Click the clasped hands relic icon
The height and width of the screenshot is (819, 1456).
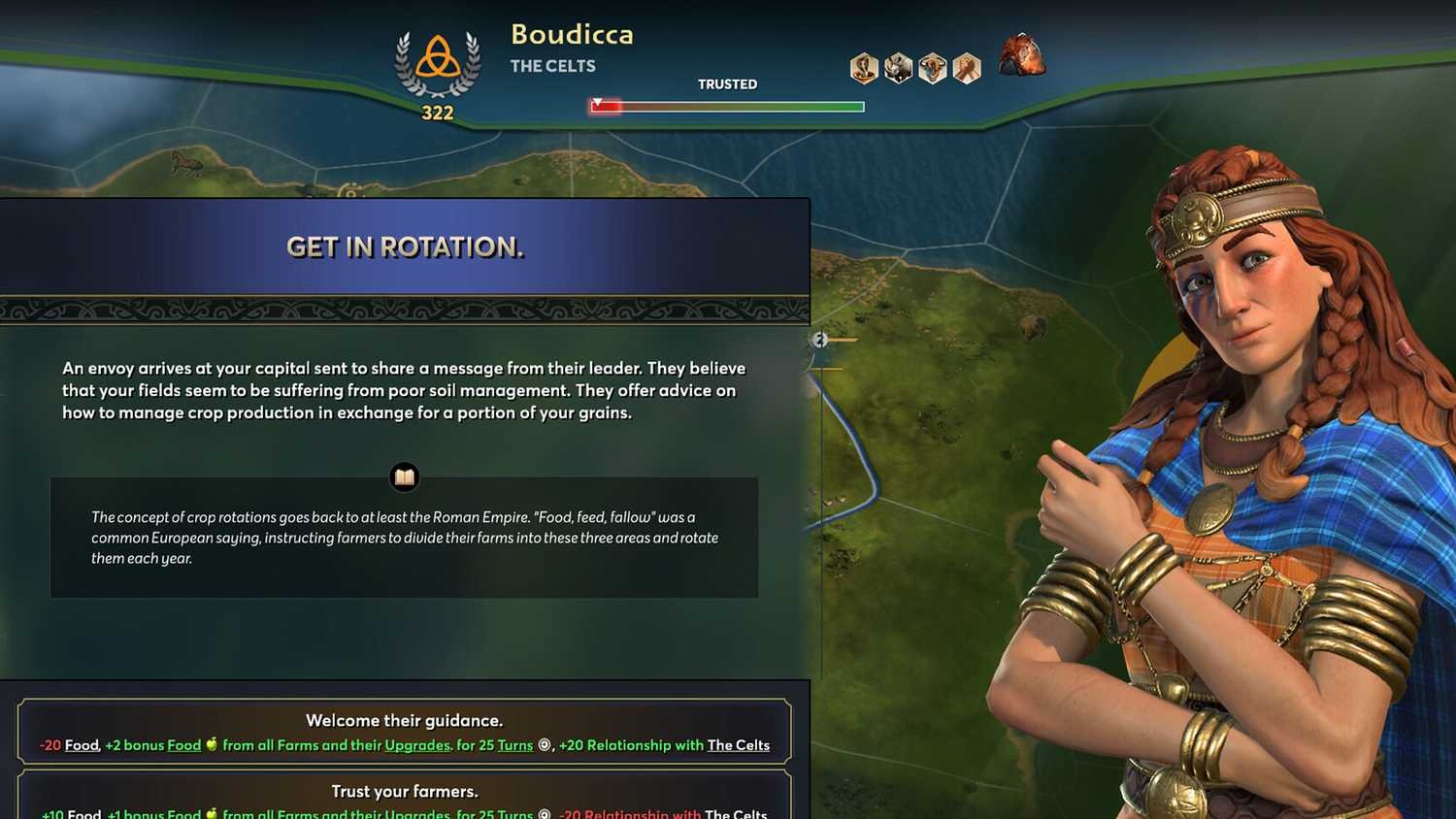[966, 68]
